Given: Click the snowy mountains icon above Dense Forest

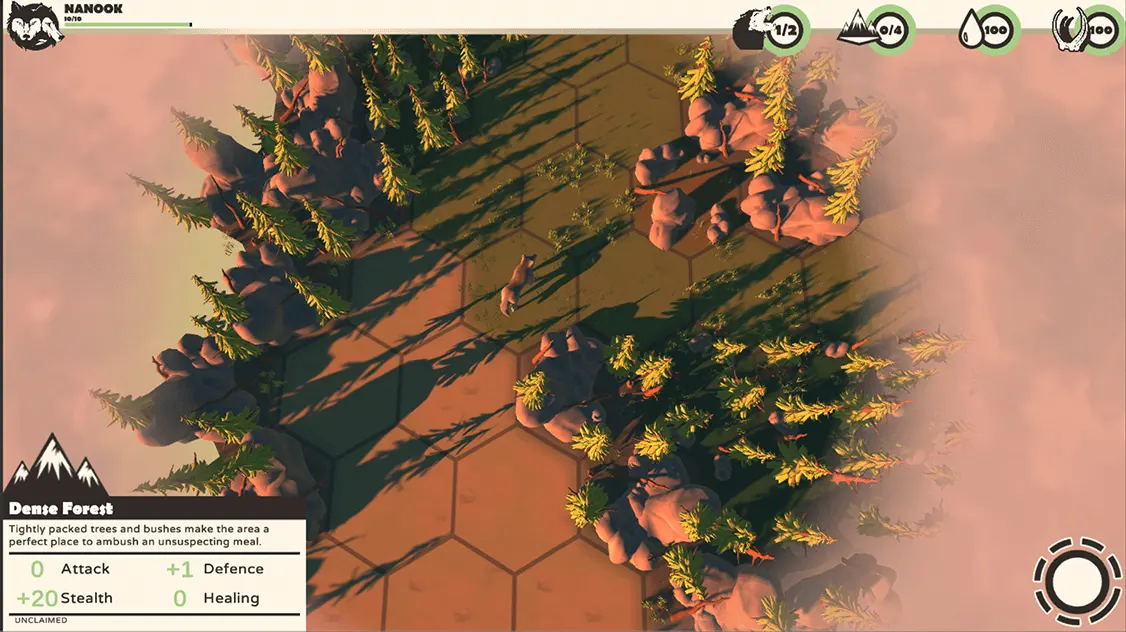Looking at the screenshot, I should (x=57, y=466).
